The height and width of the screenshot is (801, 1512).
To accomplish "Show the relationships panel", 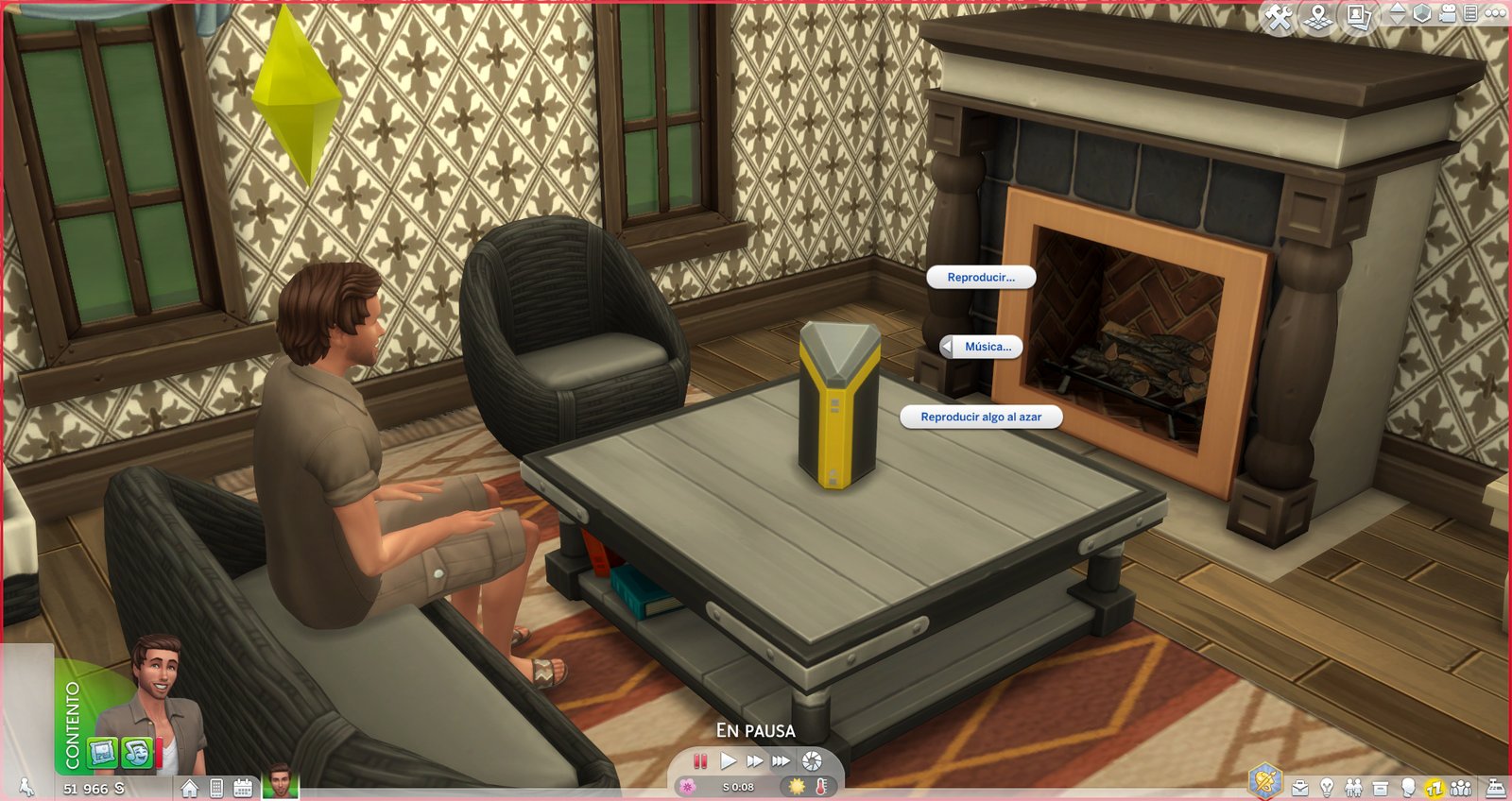I will pos(1353,788).
